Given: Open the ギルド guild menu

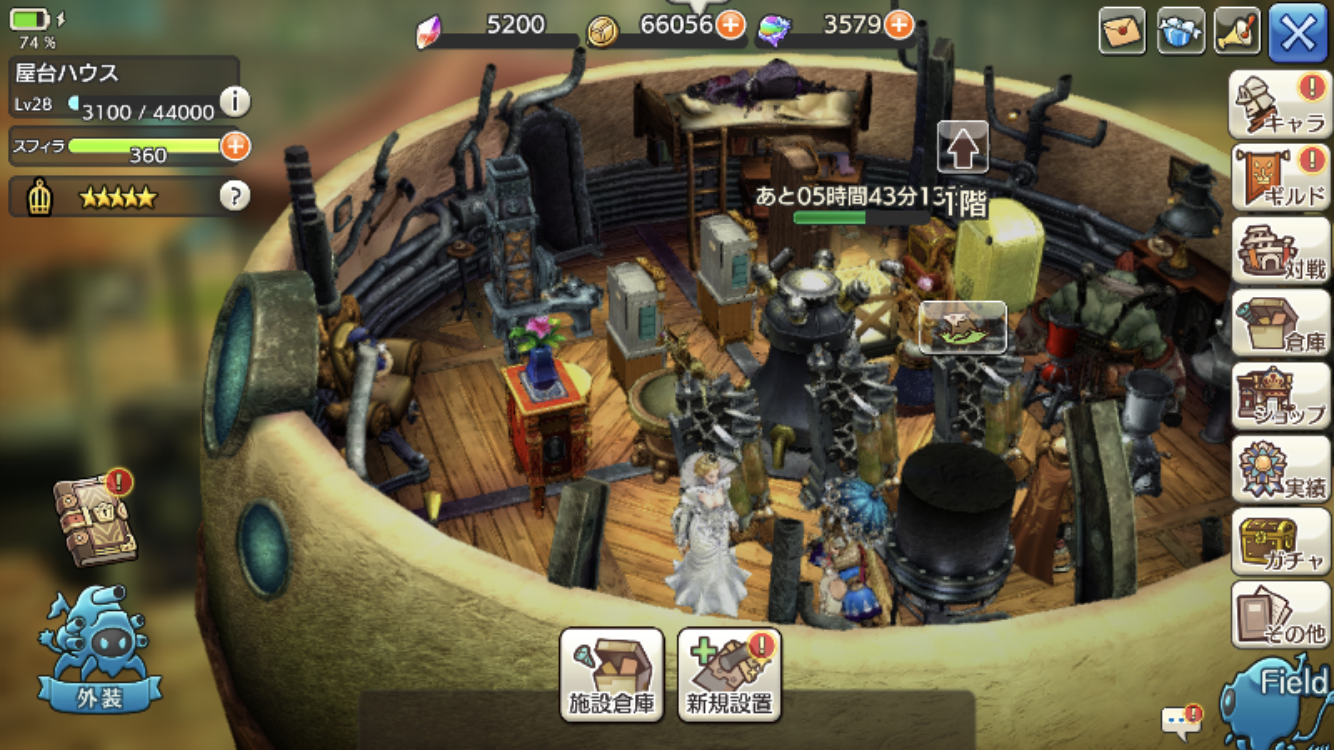Looking at the screenshot, I should click(1279, 177).
